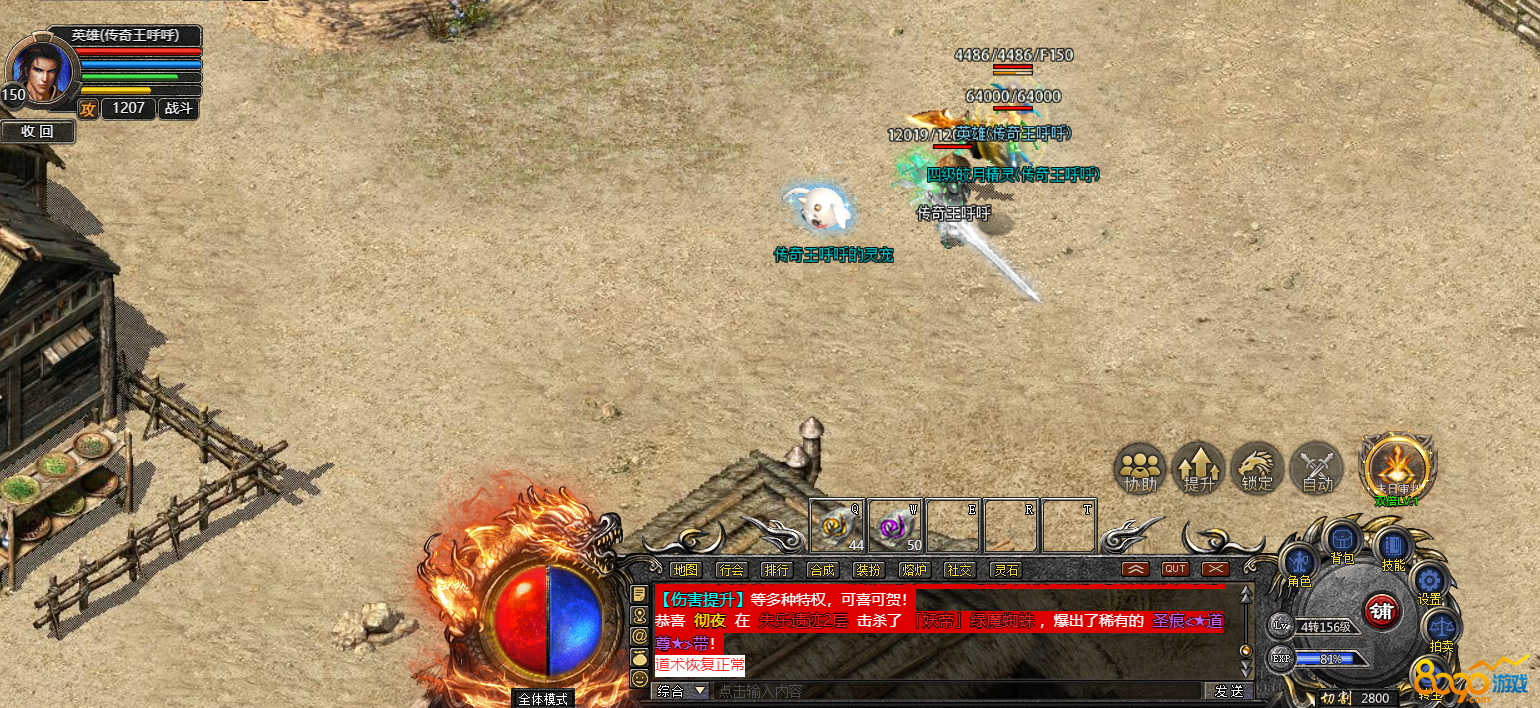Click the red 铺 shop button
Viewport: 1540px width, 708px height.
click(x=1381, y=611)
